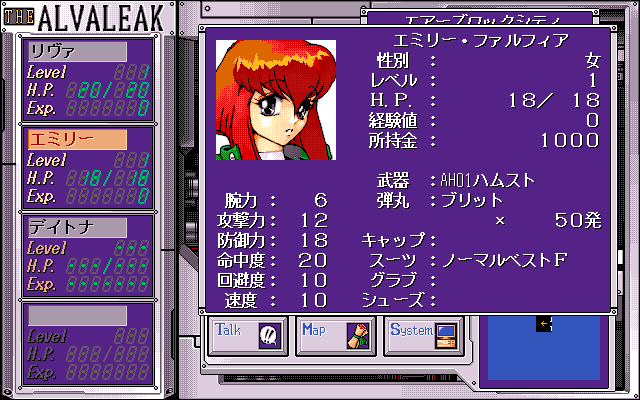Select the ブリット ammo entry
Screen dimensions: 640x400
click(x=472, y=200)
